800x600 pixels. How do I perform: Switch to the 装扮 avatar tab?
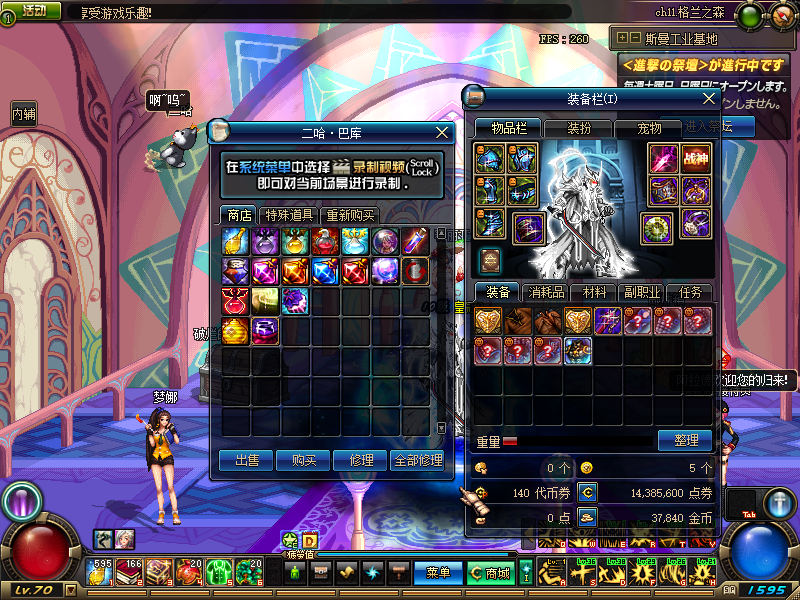579,128
